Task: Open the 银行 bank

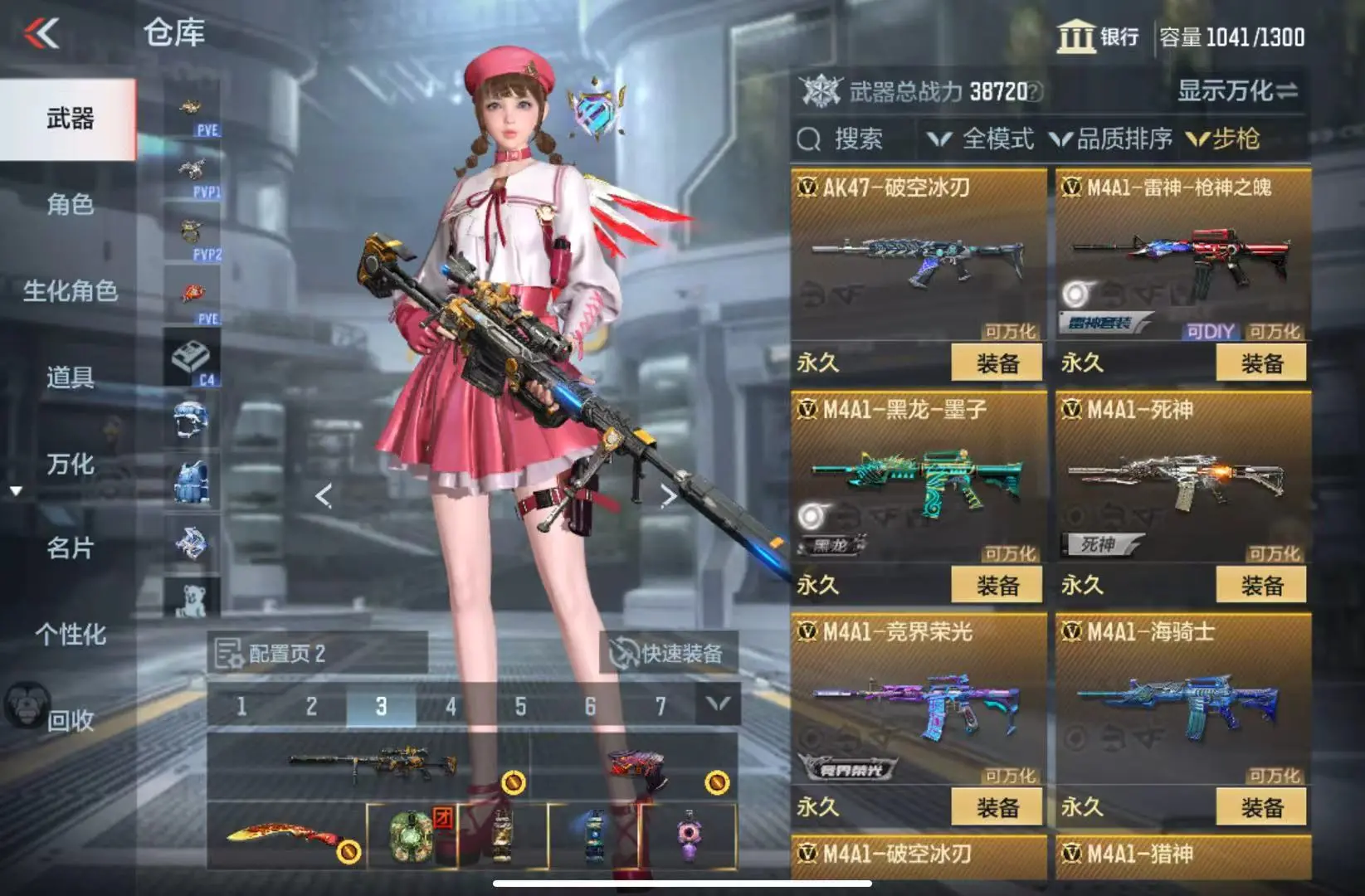Action: (1098, 37)
